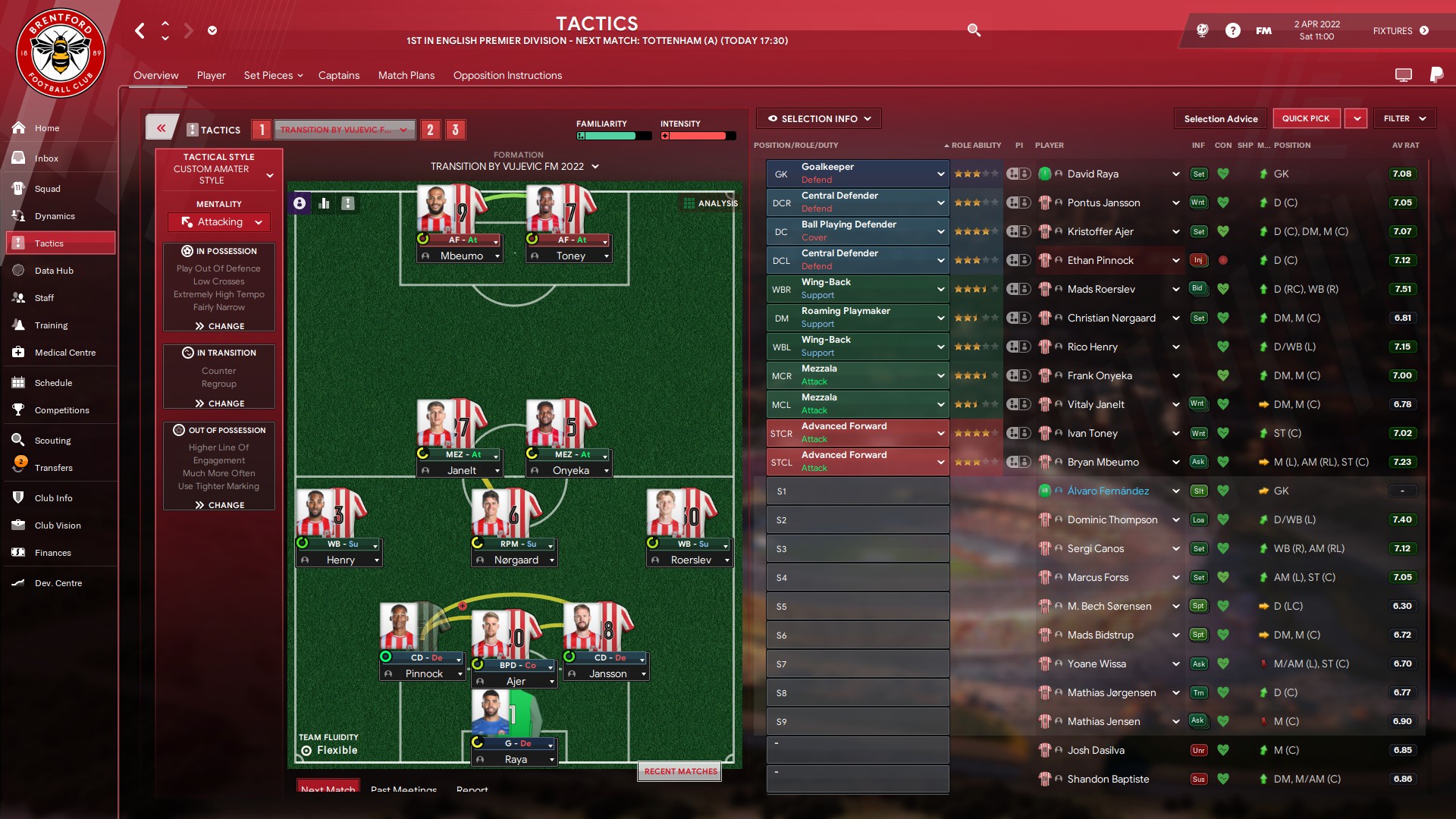Open the Medical Centre

point(64,353)
